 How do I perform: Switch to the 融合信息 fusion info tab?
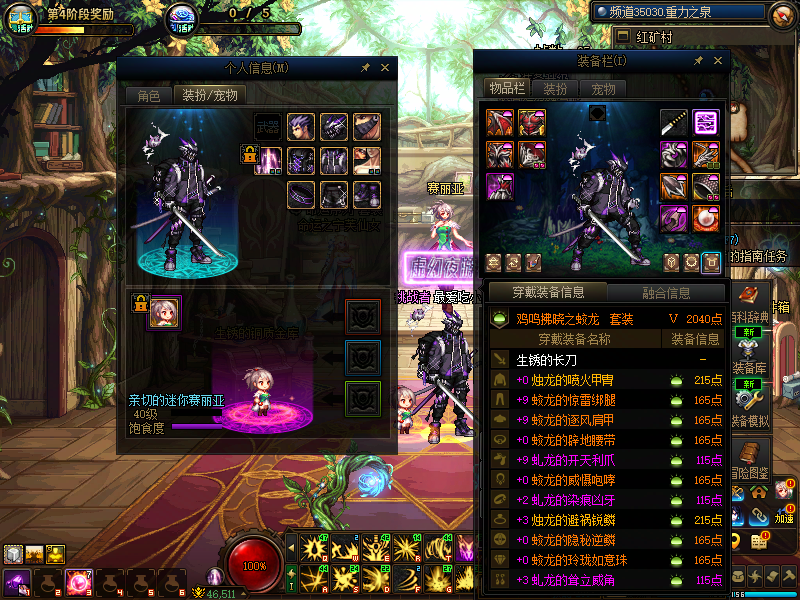pyautogui.click(x=665, y=293)
